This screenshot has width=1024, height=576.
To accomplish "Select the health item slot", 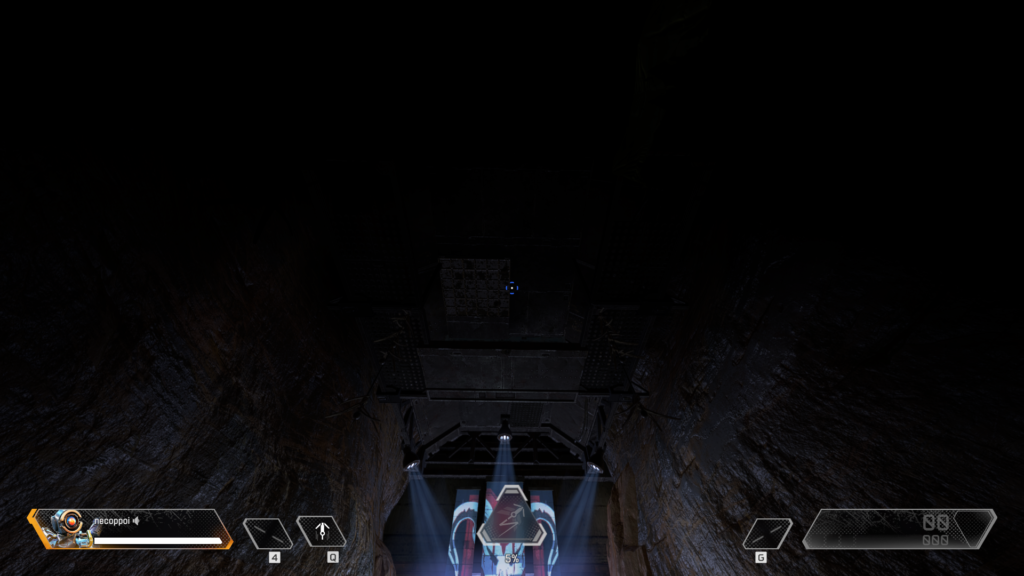I will [268, 533].
